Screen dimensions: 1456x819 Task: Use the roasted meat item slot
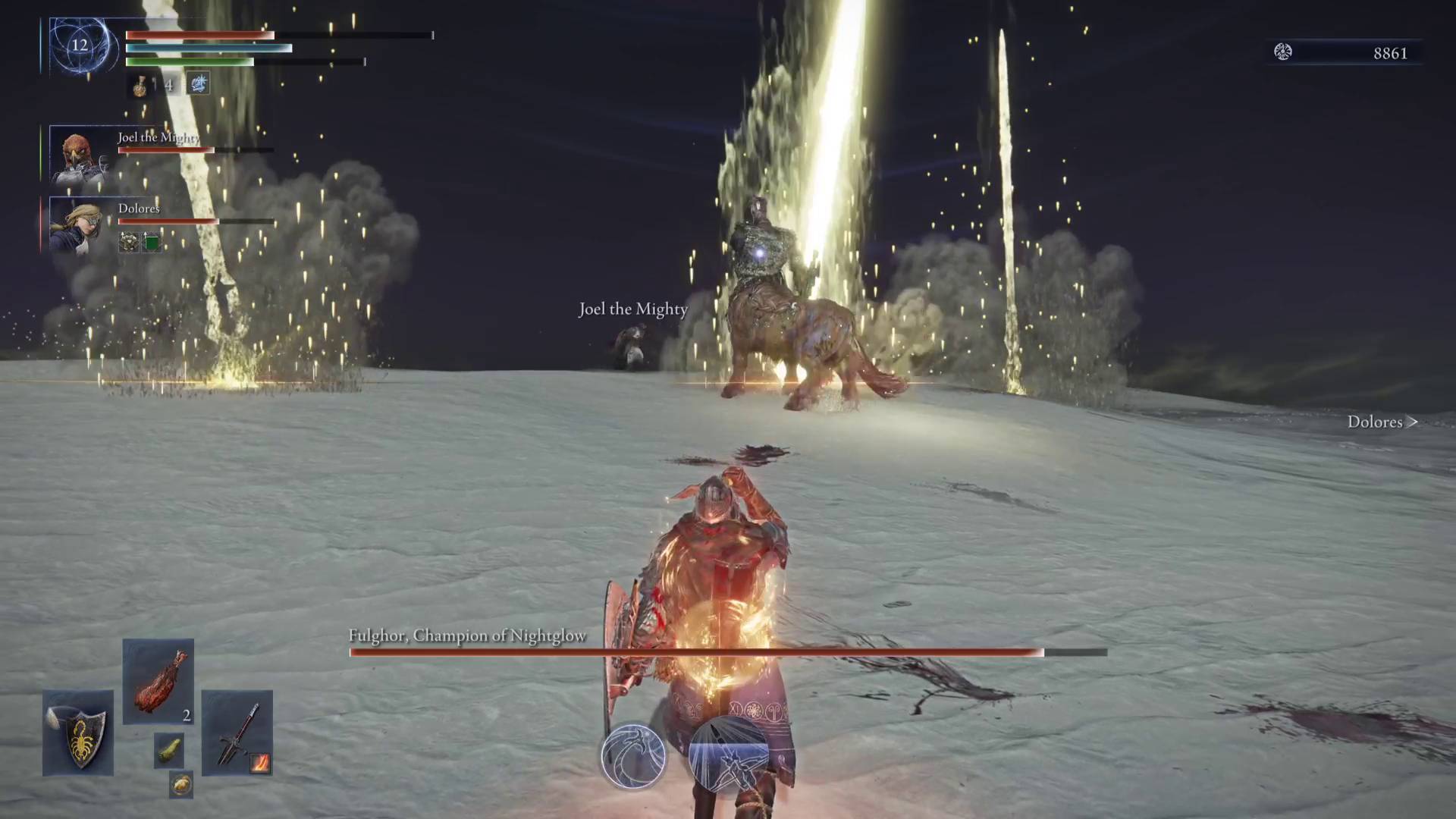(x=158, y=680)
